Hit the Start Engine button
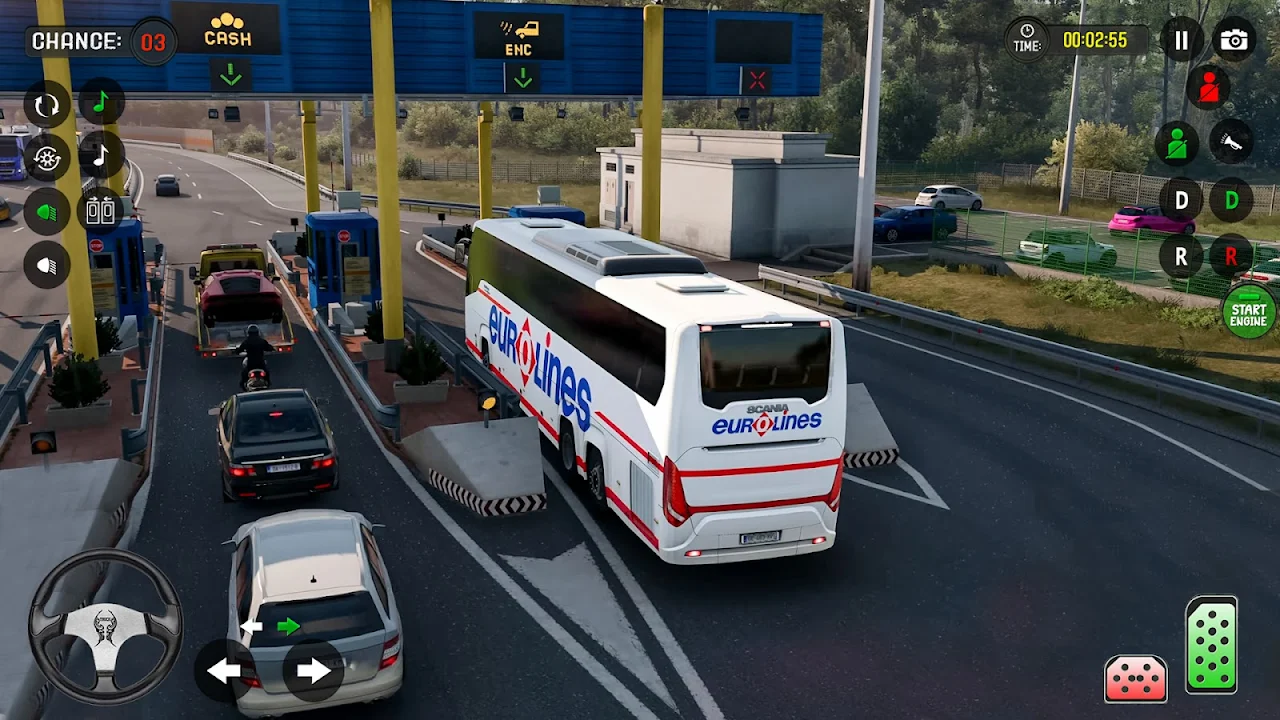 pos(1249,312)
